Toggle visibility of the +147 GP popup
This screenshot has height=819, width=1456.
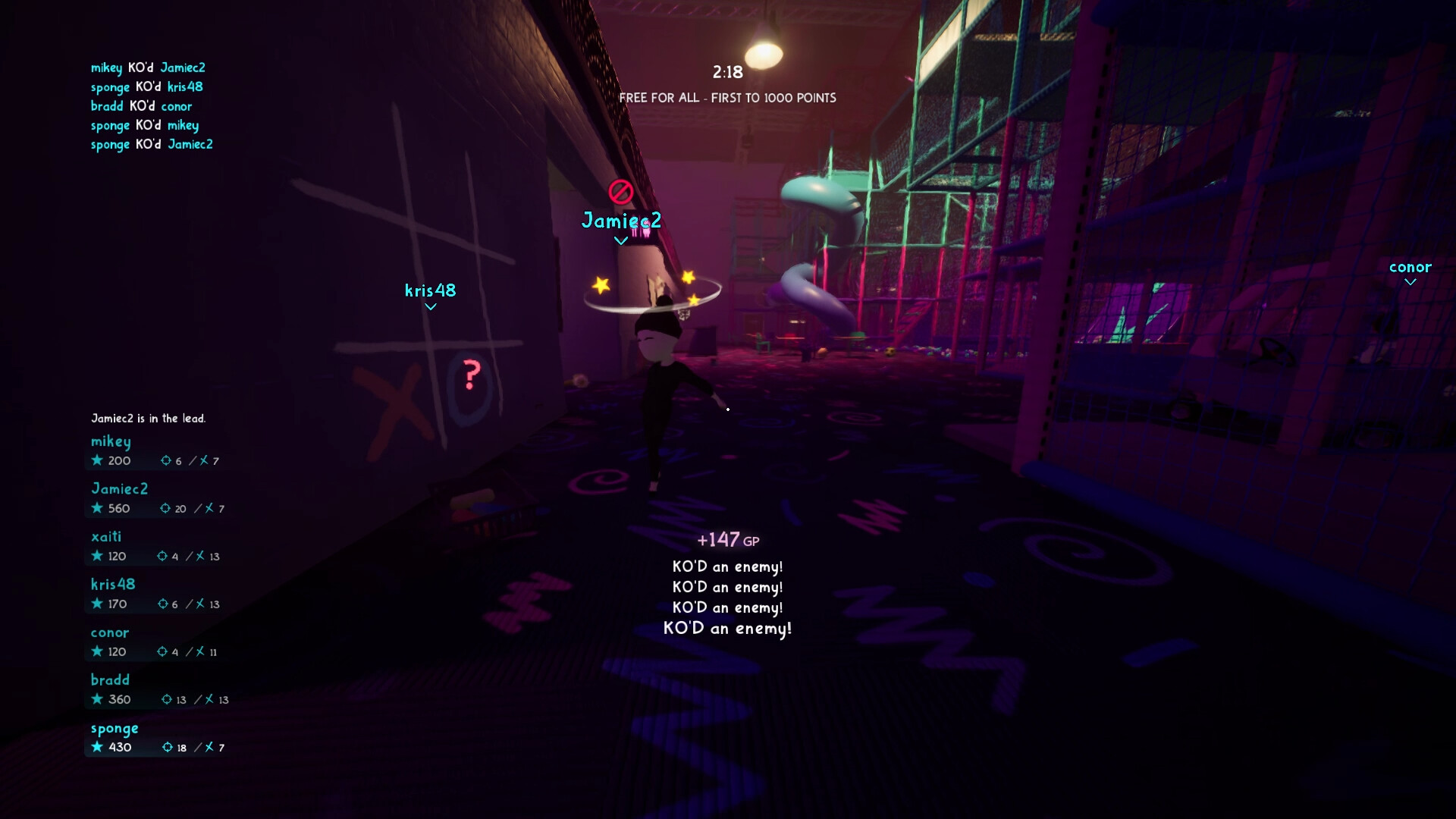point(727,539)
